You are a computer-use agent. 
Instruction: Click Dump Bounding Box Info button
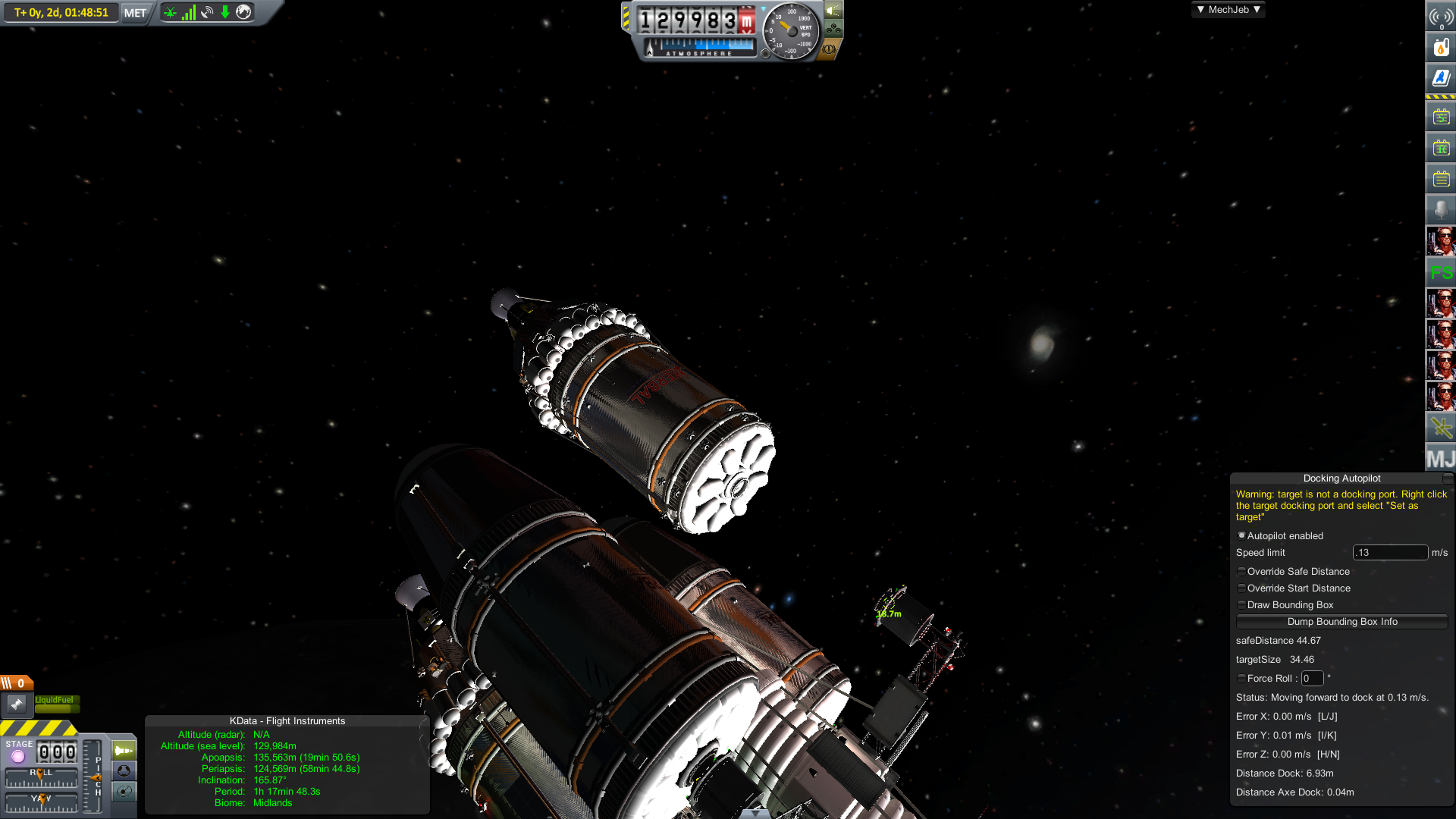coord(1341,622)
